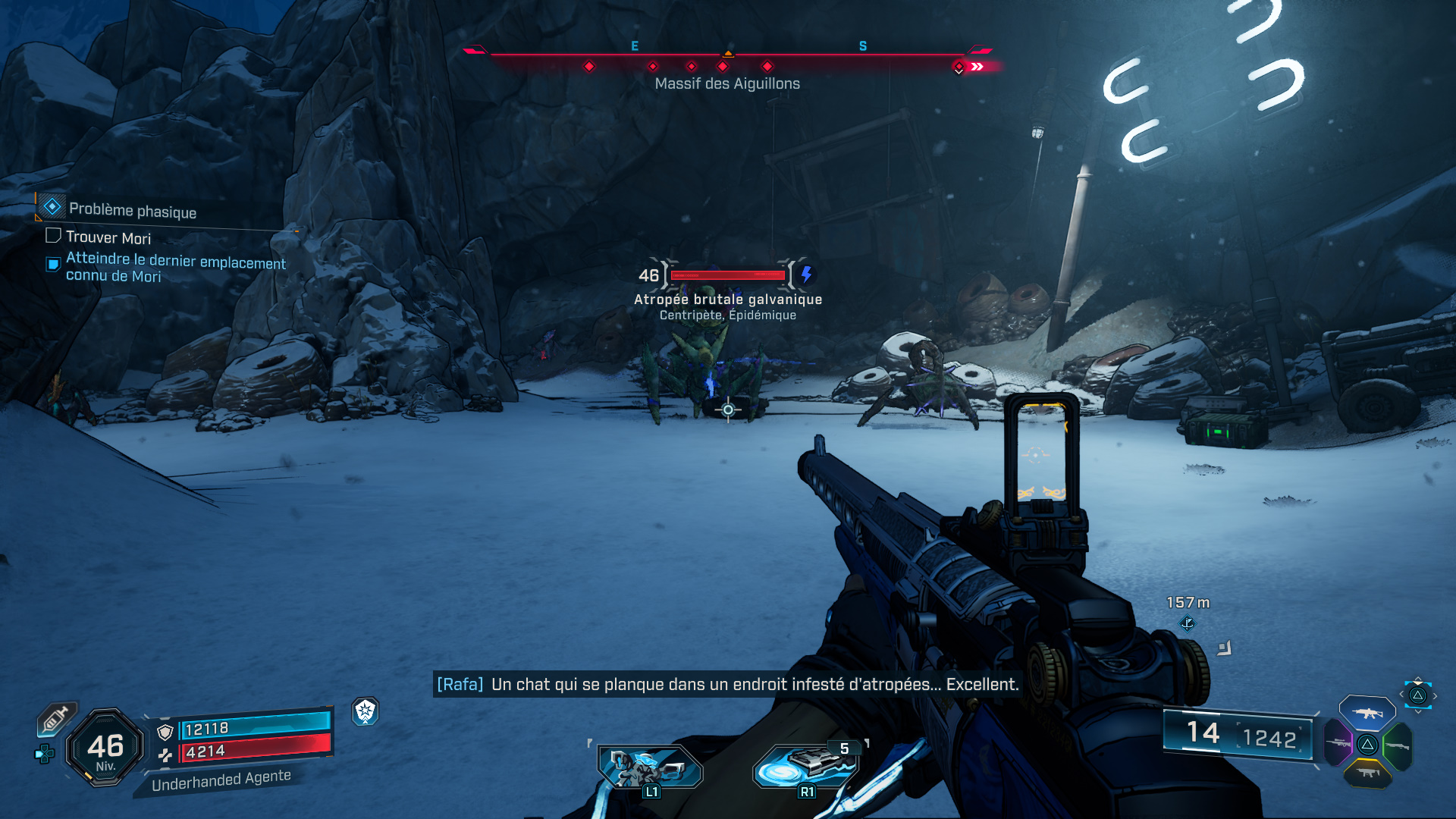Click the lightning element icon beside enemy health
The image size is (1456, 819).
[806, 275]
